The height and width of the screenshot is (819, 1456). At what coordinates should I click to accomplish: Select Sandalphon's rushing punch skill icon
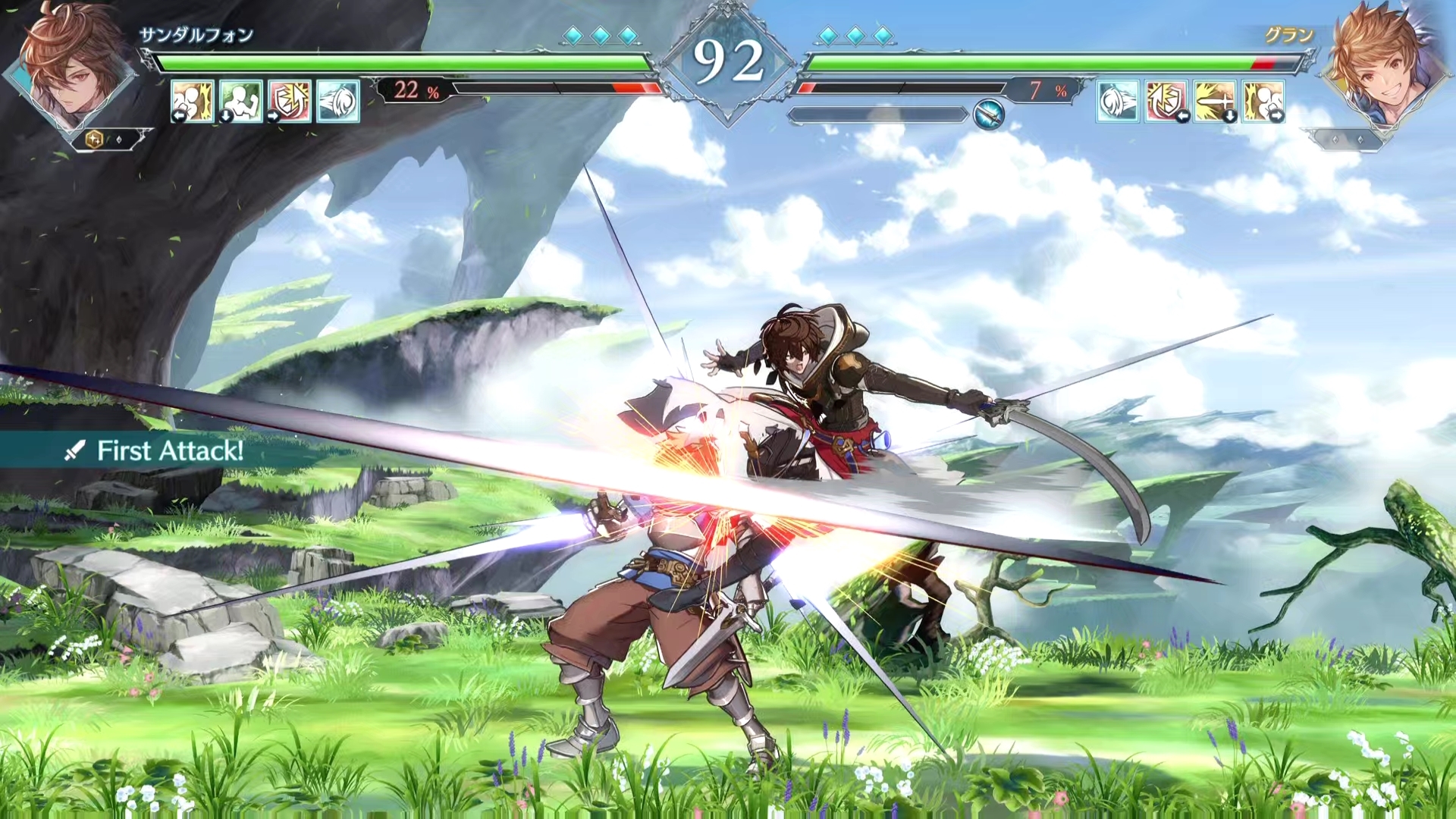pyautogui.click(x=192, y=101)
